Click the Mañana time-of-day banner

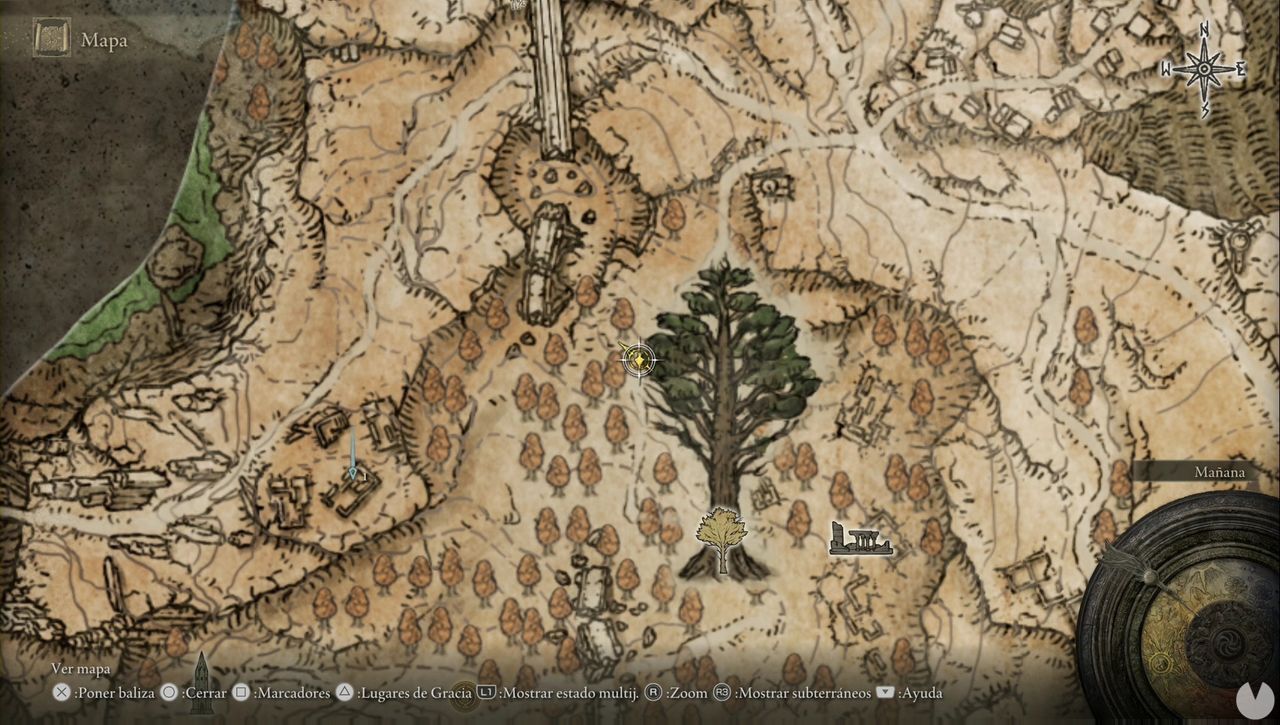(1219, 471)
